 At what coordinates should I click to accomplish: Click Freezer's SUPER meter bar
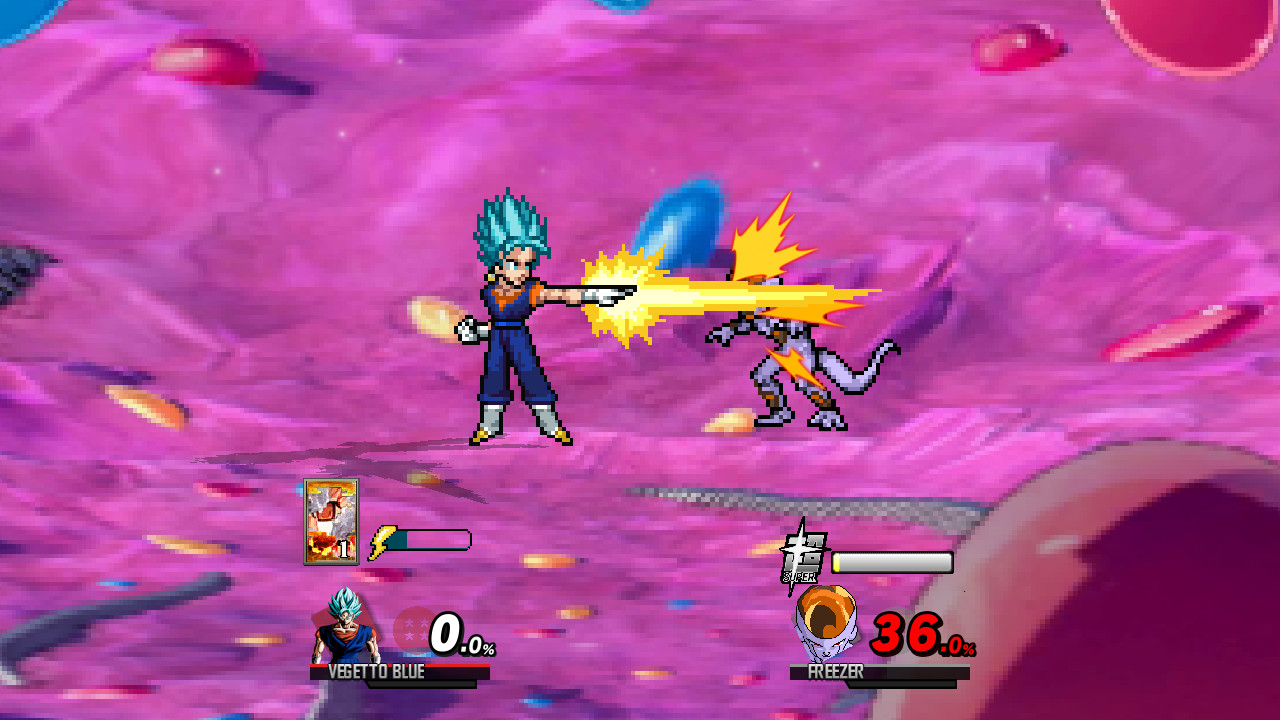pyautogui.click(x=893, y=561)
